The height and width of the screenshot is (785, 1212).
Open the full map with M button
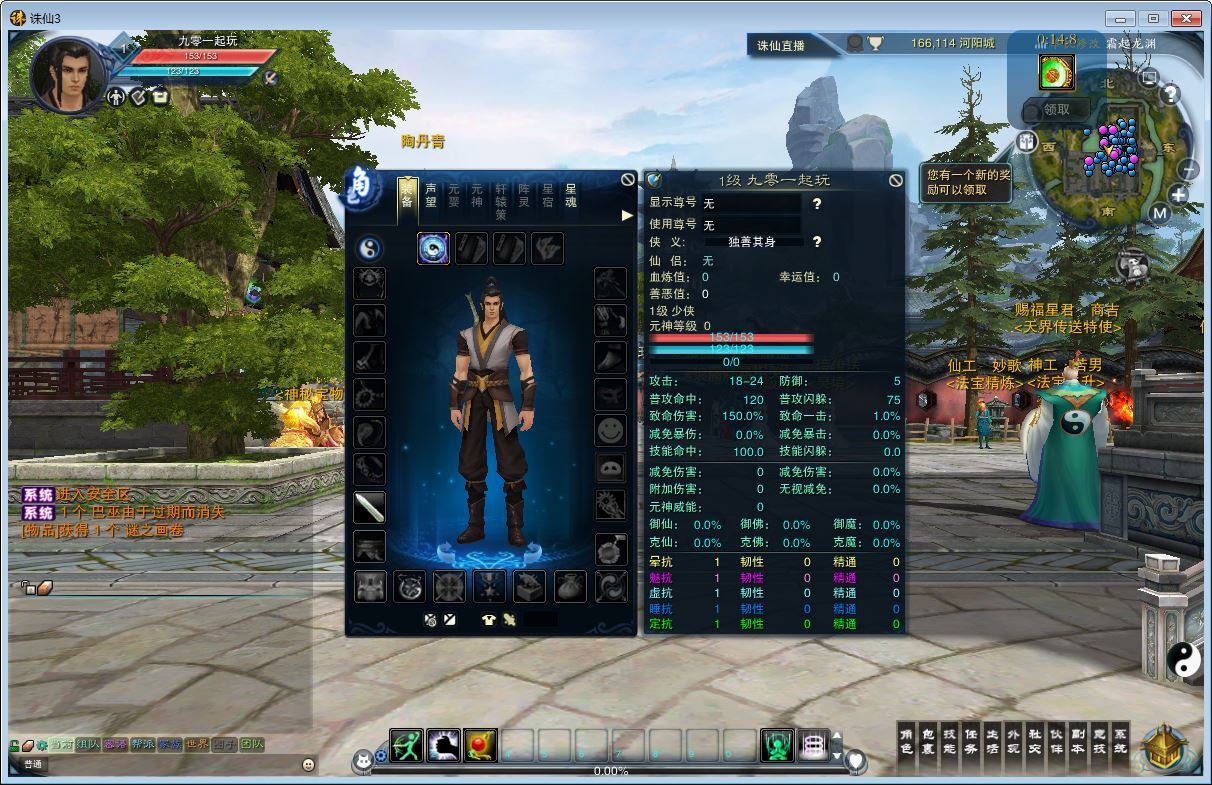[x=1159, y=213]
